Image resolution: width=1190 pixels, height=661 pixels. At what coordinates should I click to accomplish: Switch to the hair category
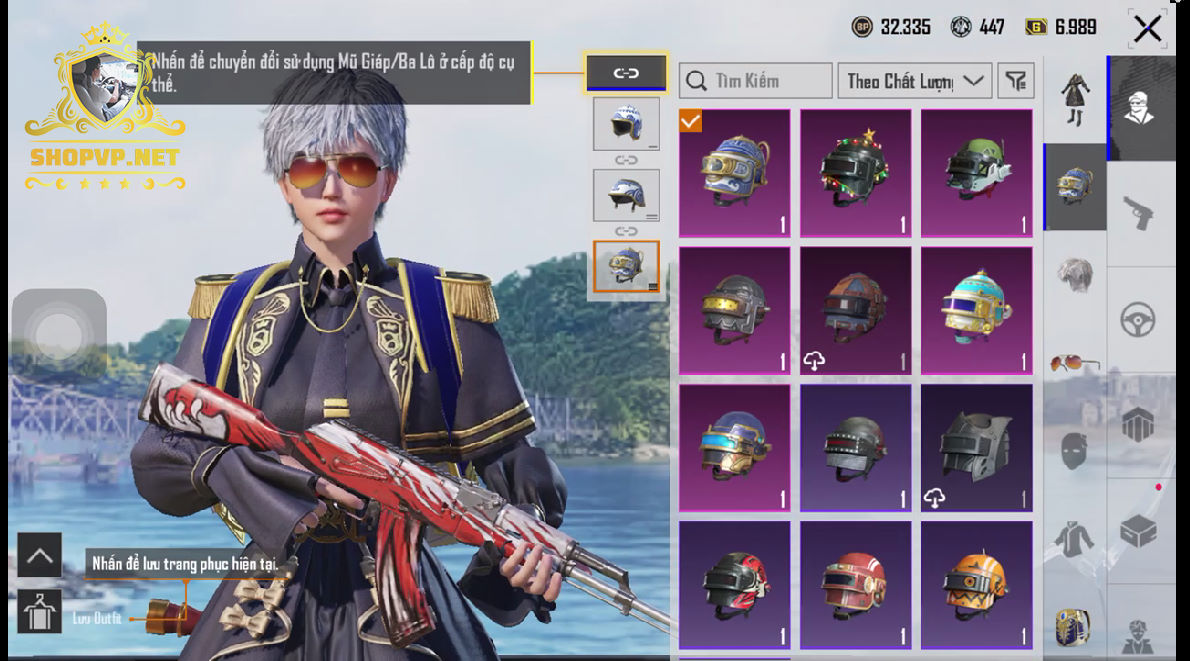tap(1074, 274)
